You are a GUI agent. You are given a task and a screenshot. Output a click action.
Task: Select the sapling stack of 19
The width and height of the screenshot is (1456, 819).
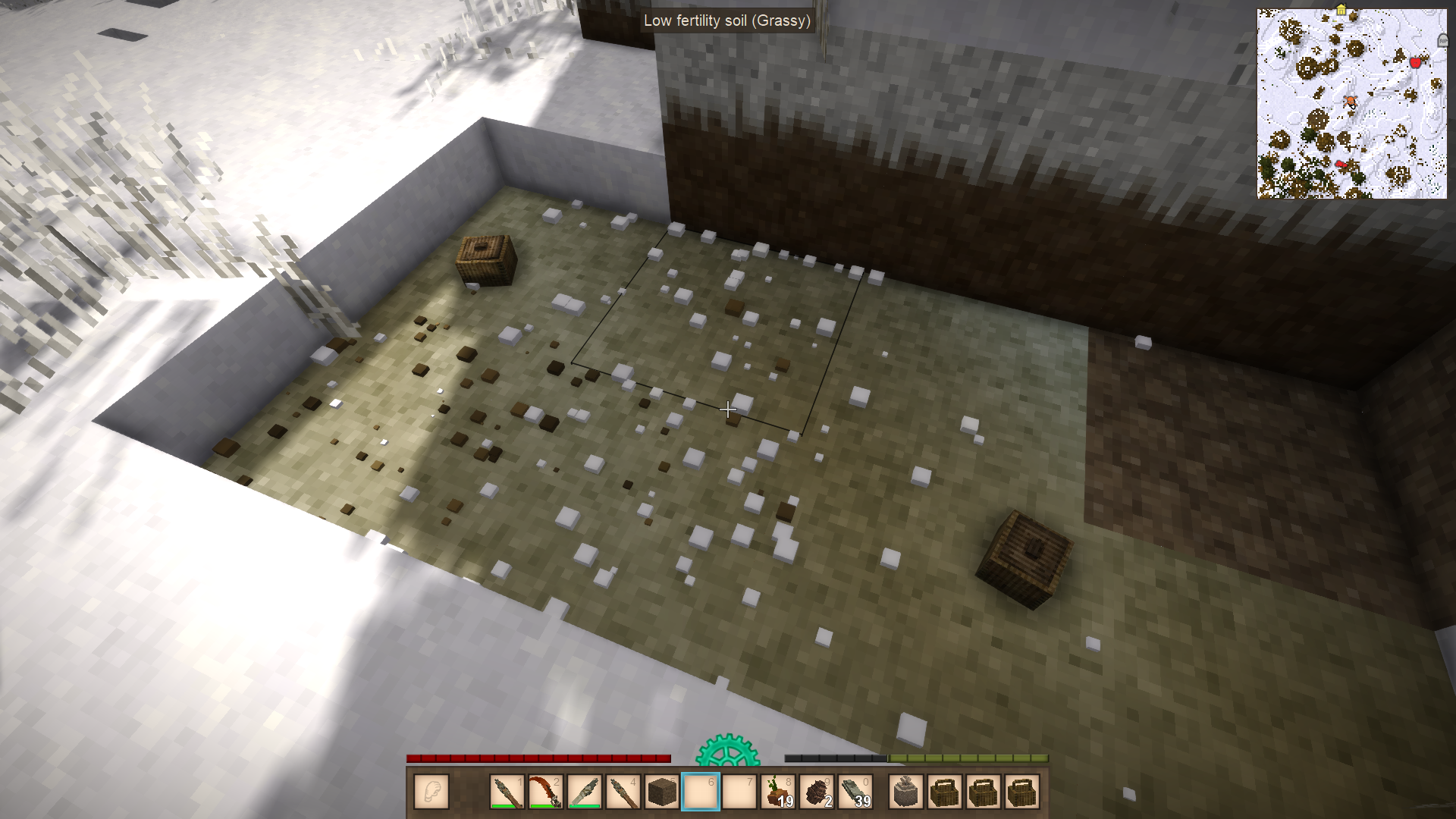pos(778,792)
